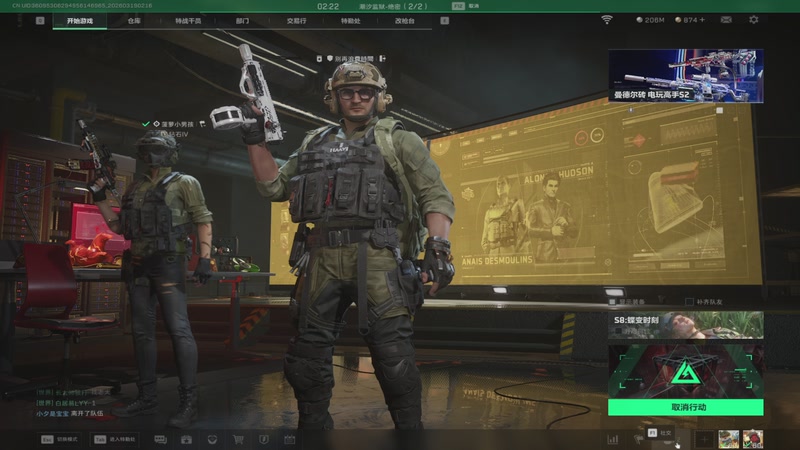Go to the 部门 department tab

coord(243,20)
